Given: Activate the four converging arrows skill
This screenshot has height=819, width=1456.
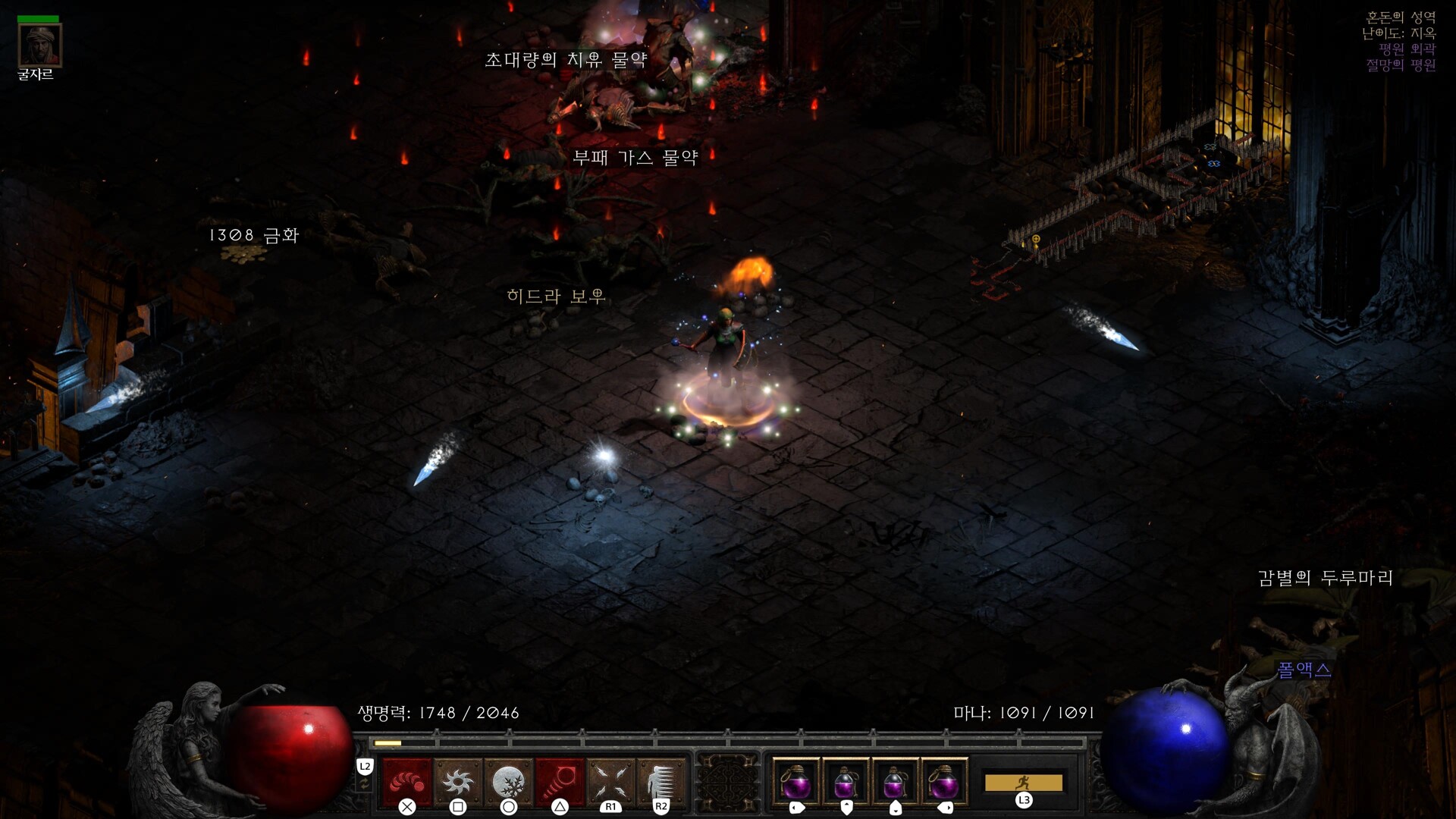Looking at the screenshot, I should click(x=610, y=781).
